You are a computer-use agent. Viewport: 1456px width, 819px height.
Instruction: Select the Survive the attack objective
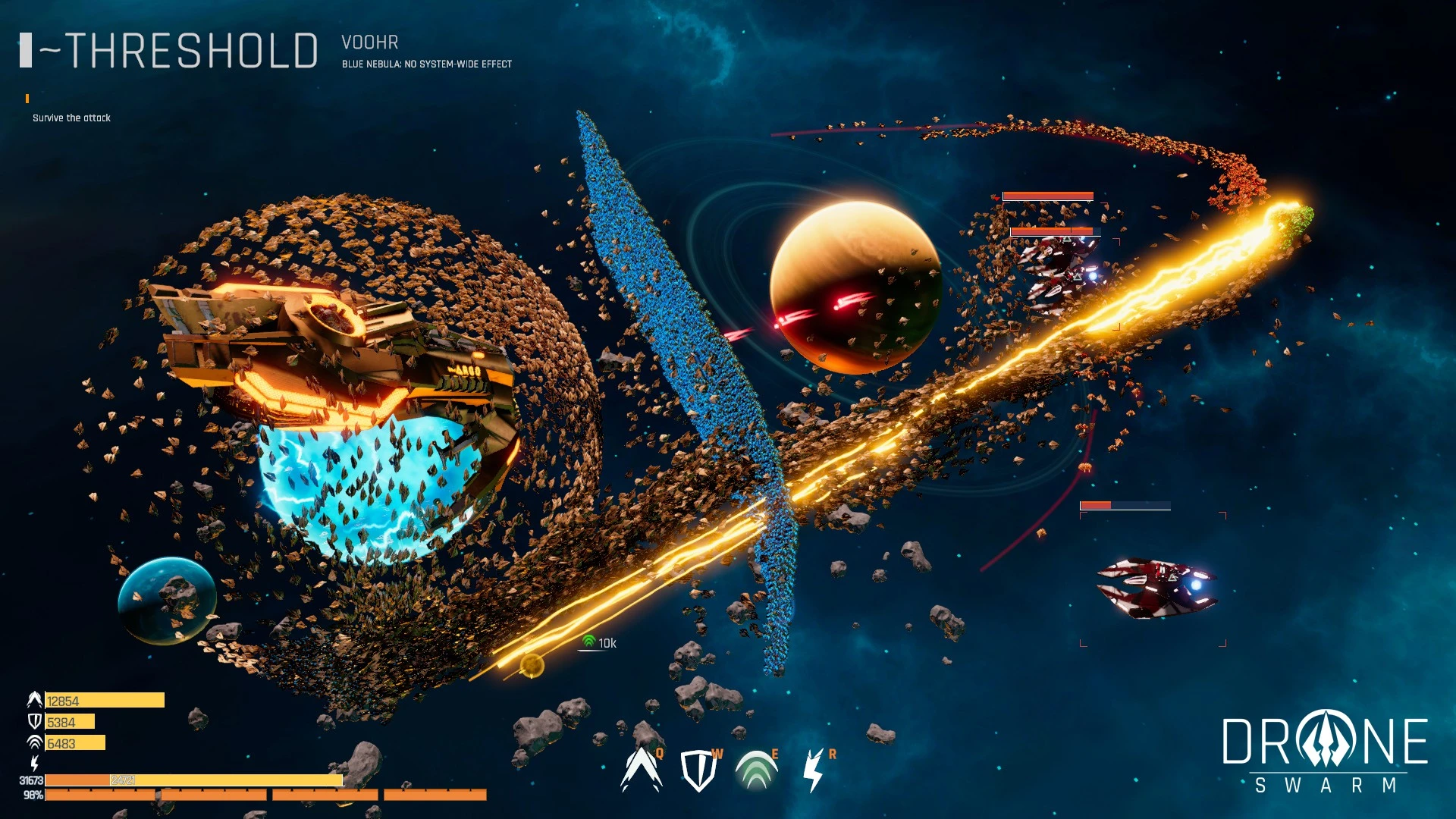coord(71,118)
